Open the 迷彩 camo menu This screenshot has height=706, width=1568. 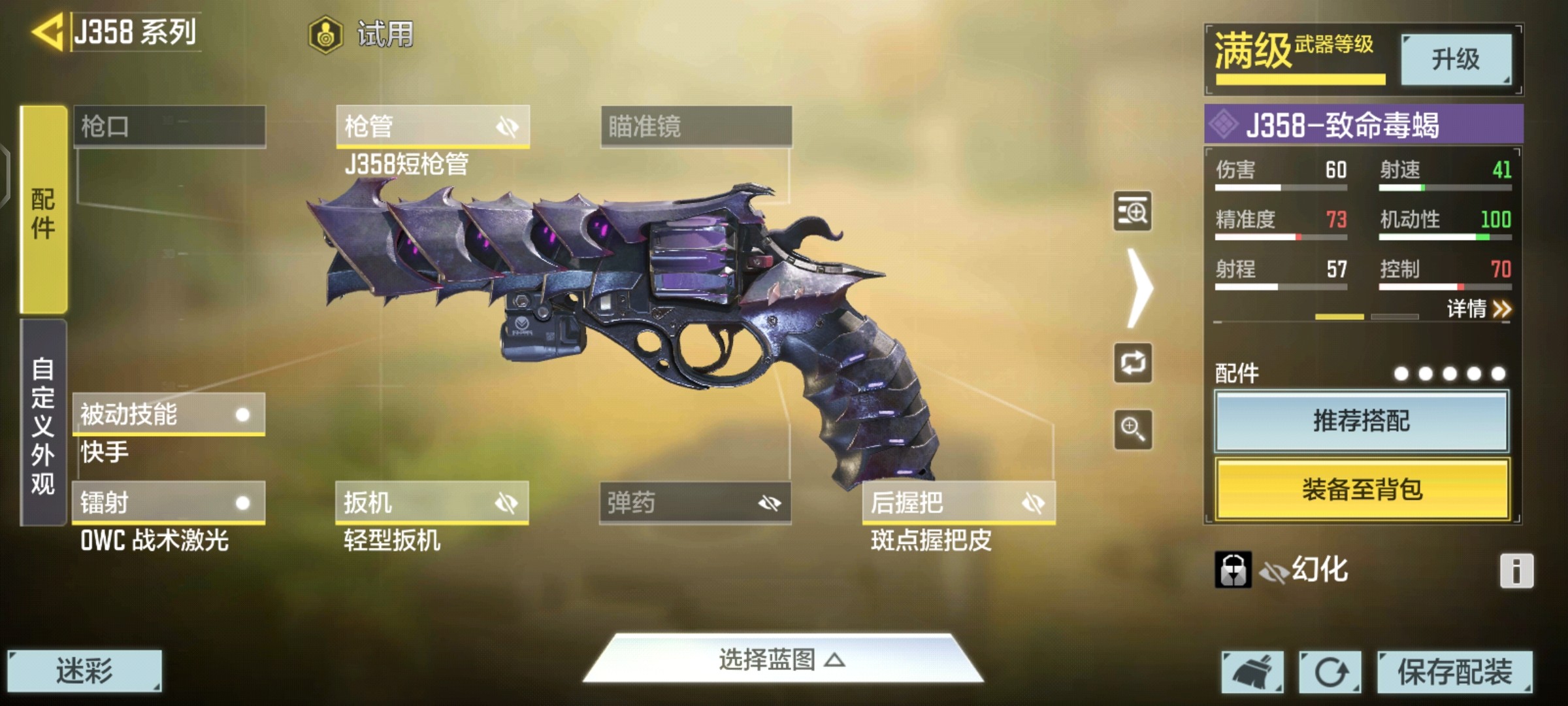[x=84, y=671]
